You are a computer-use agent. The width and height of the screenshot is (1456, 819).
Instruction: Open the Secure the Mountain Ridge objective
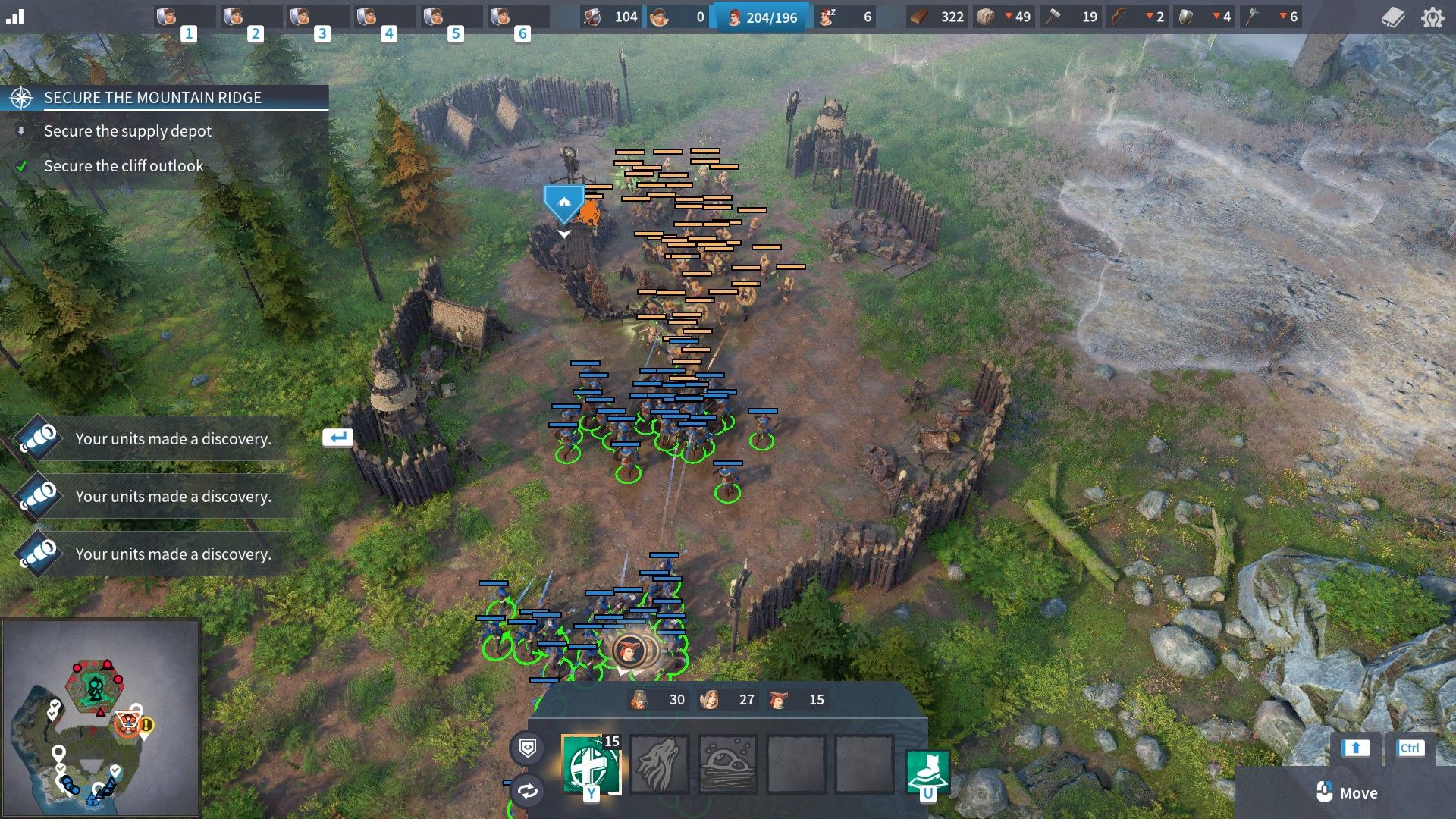tap(152, 98)
